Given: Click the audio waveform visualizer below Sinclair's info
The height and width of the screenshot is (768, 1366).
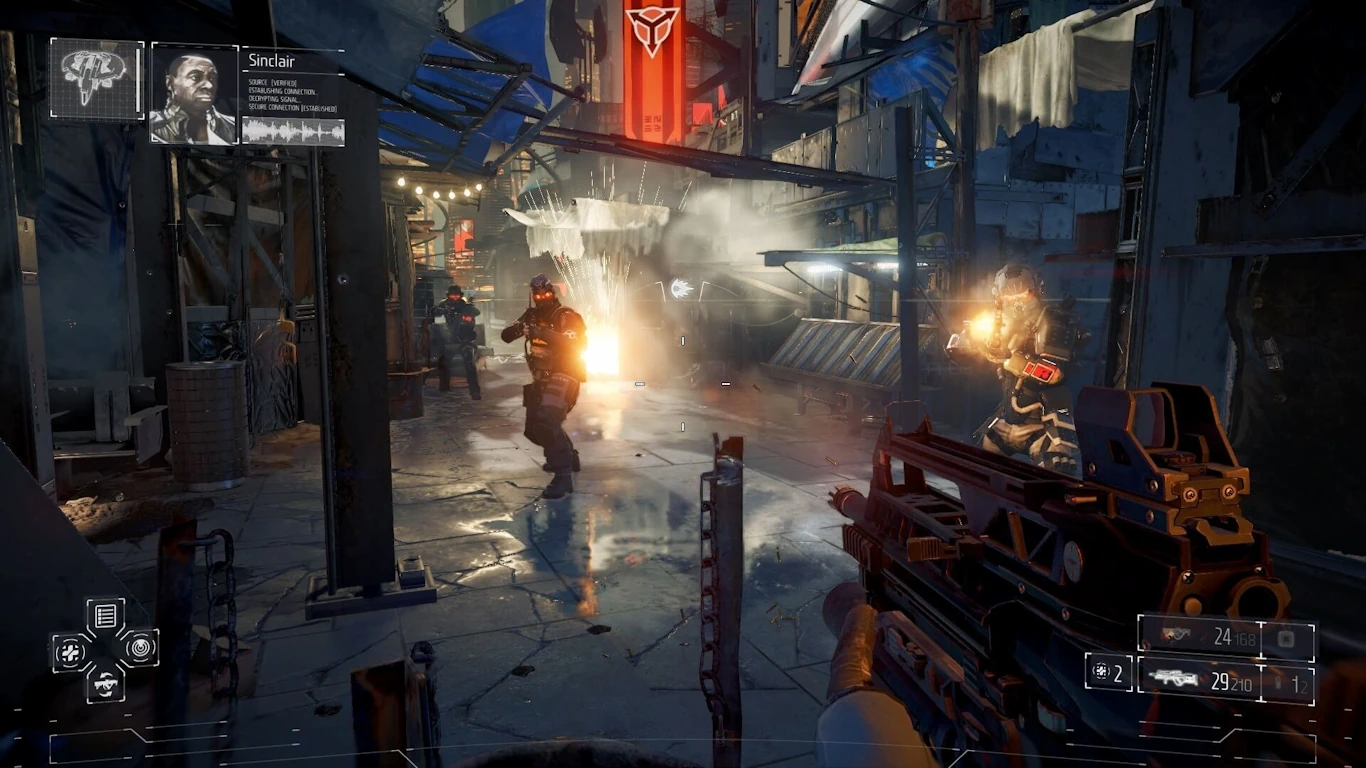Looking at the screenshot, I should coord(292,131).
